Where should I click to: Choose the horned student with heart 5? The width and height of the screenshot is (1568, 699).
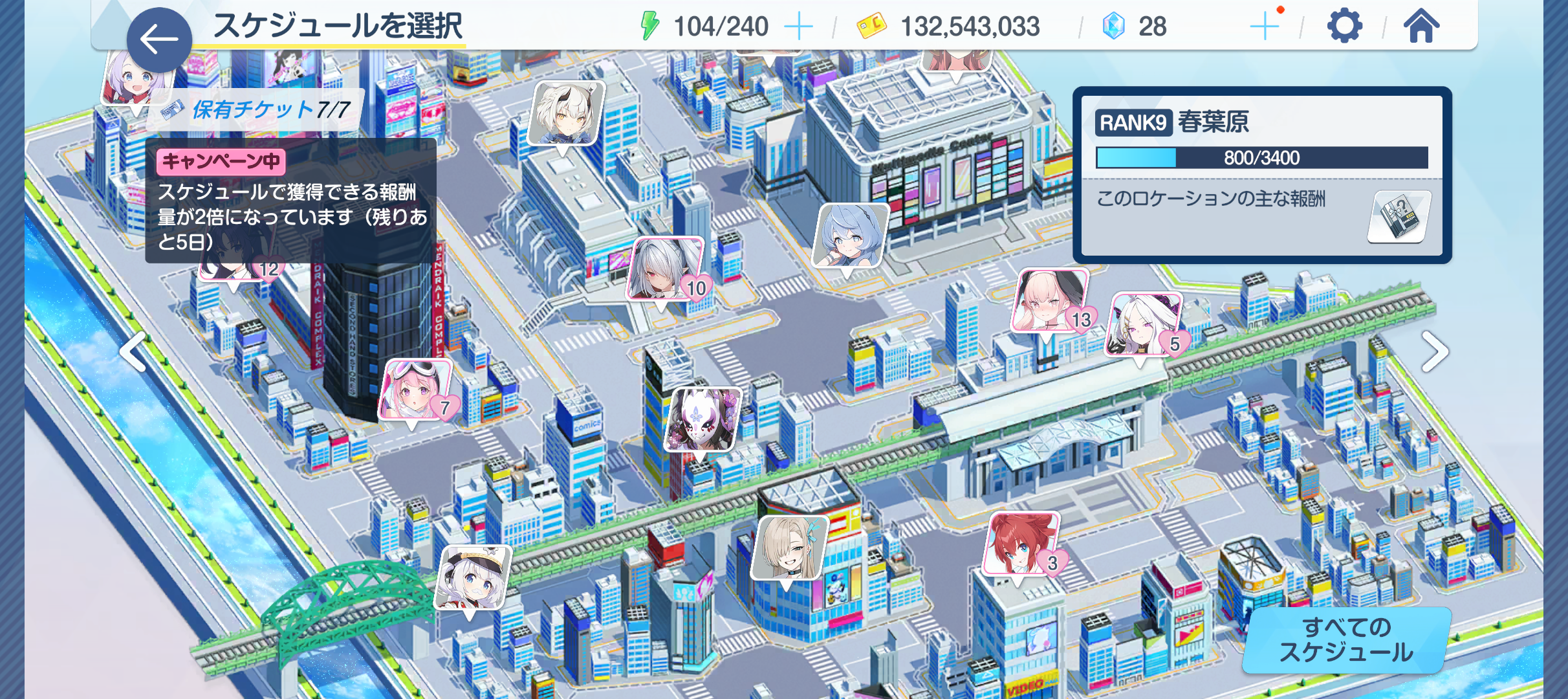point(1142,324)
